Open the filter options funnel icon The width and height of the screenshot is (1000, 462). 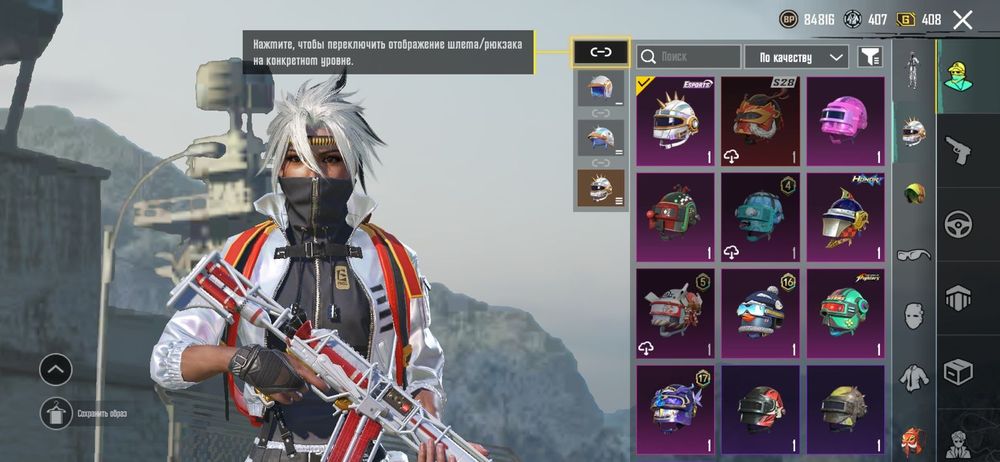[871, 57]
